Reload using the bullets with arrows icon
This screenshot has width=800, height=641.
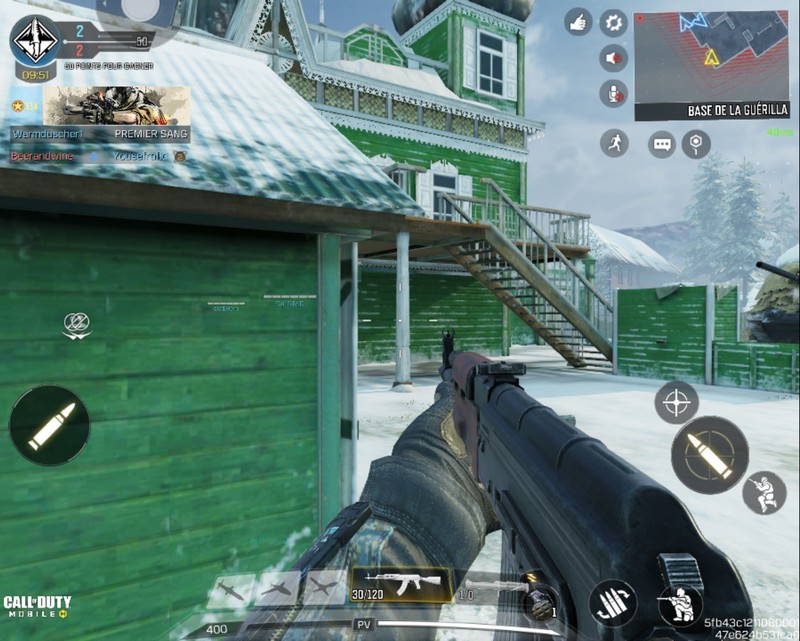tap(612, 602)
